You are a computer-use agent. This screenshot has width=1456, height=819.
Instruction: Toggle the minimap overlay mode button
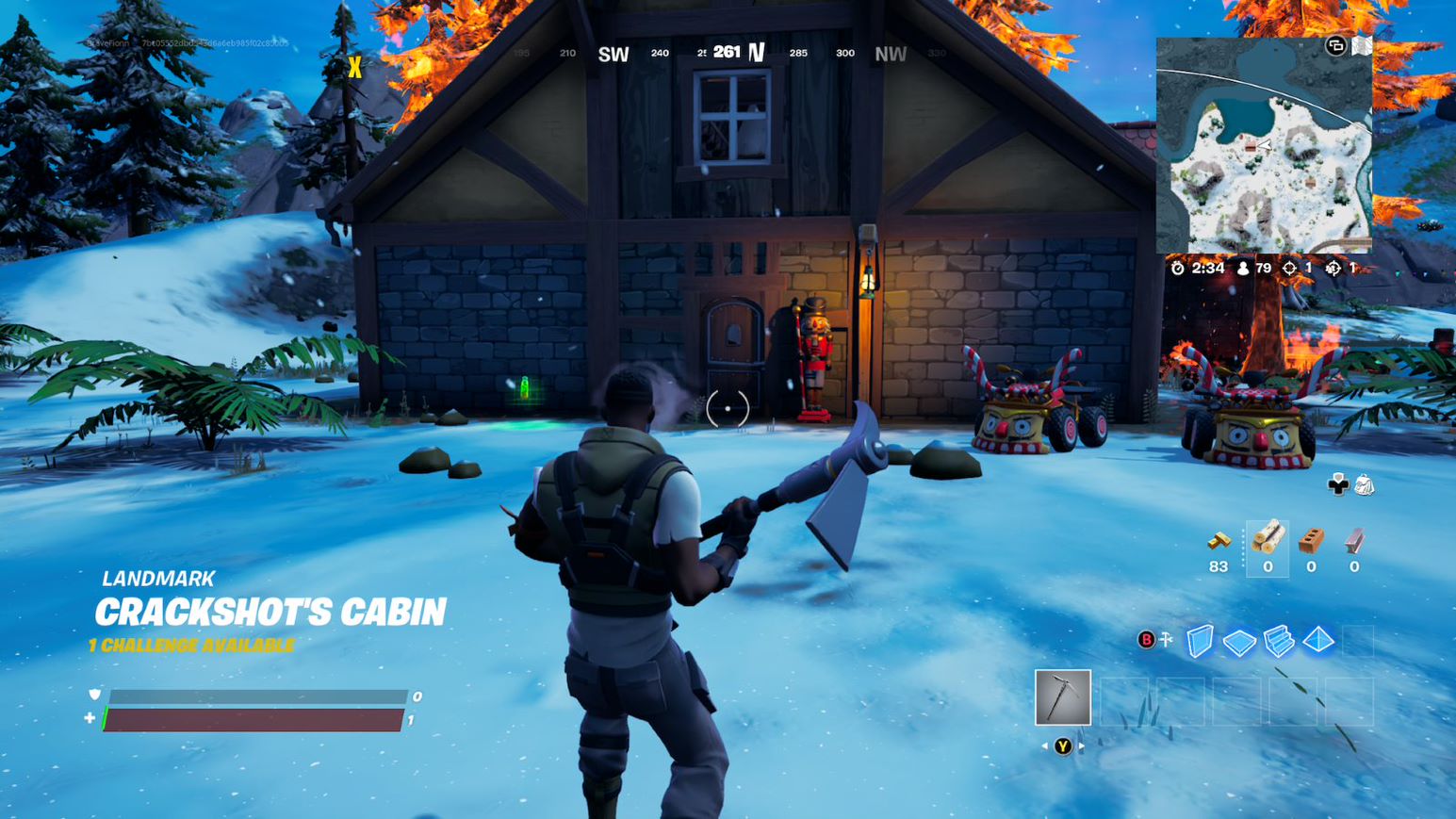point(1335,47)
